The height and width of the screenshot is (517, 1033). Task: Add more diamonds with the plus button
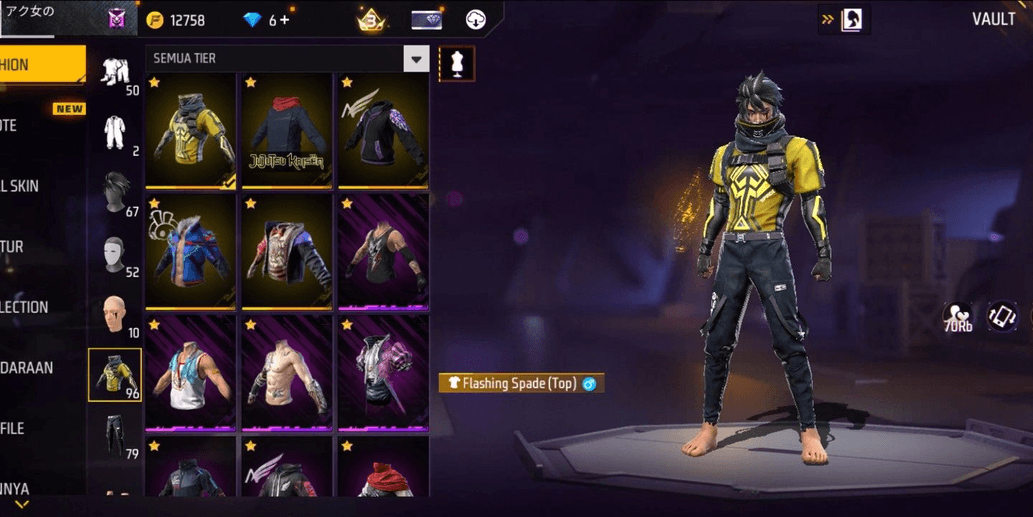point(285,20)
